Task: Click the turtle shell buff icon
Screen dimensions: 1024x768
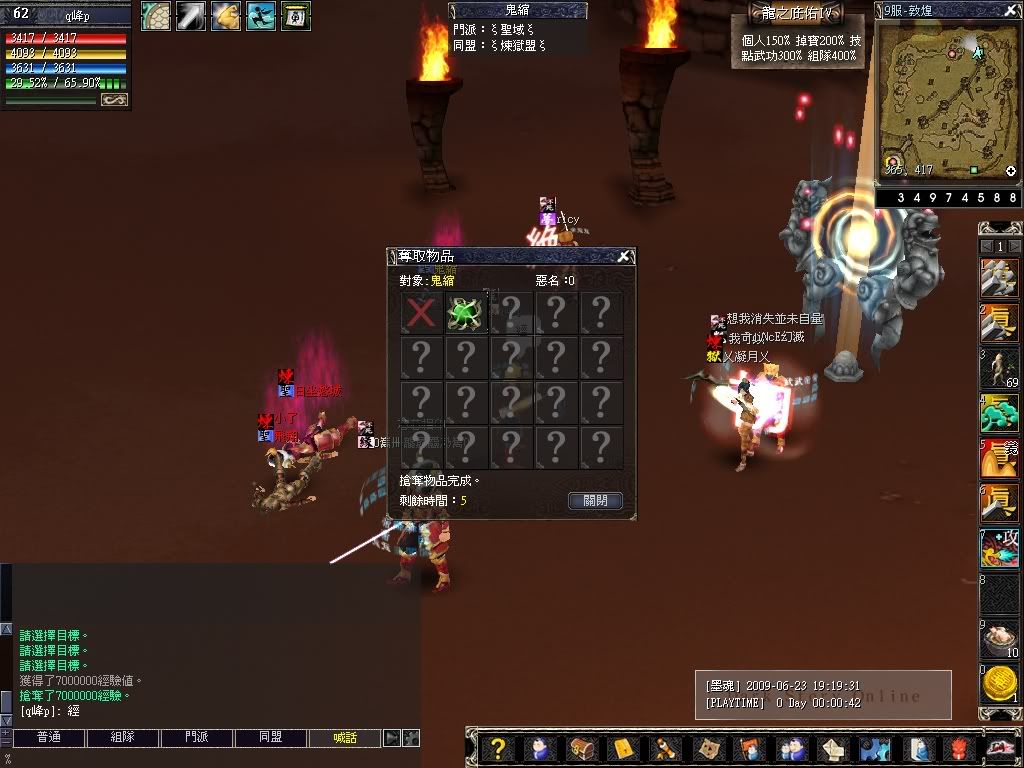Action: click(155, 15)
